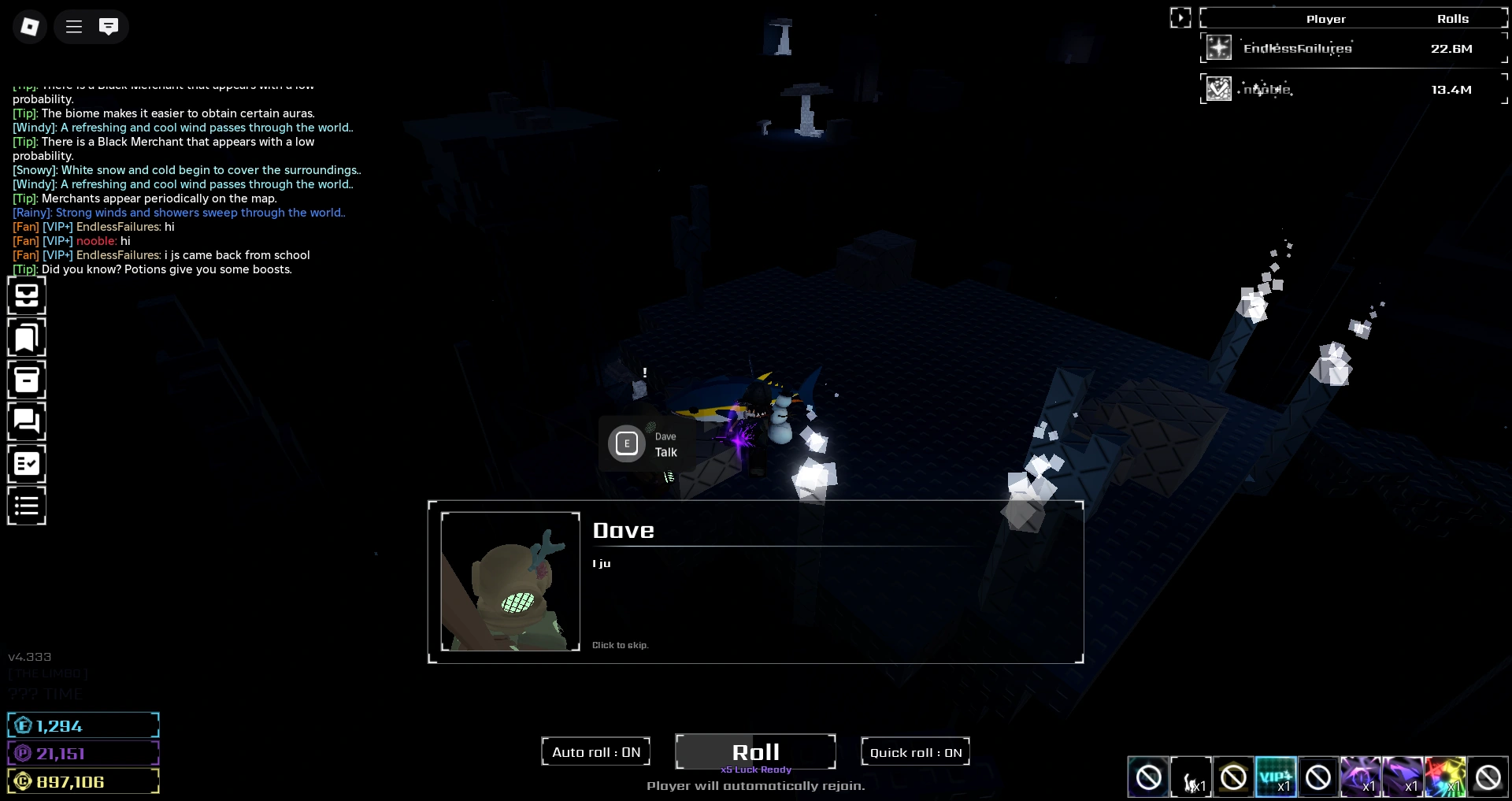Select the cat x1 item slot
1512x801 pixels.
(1191, 777)
